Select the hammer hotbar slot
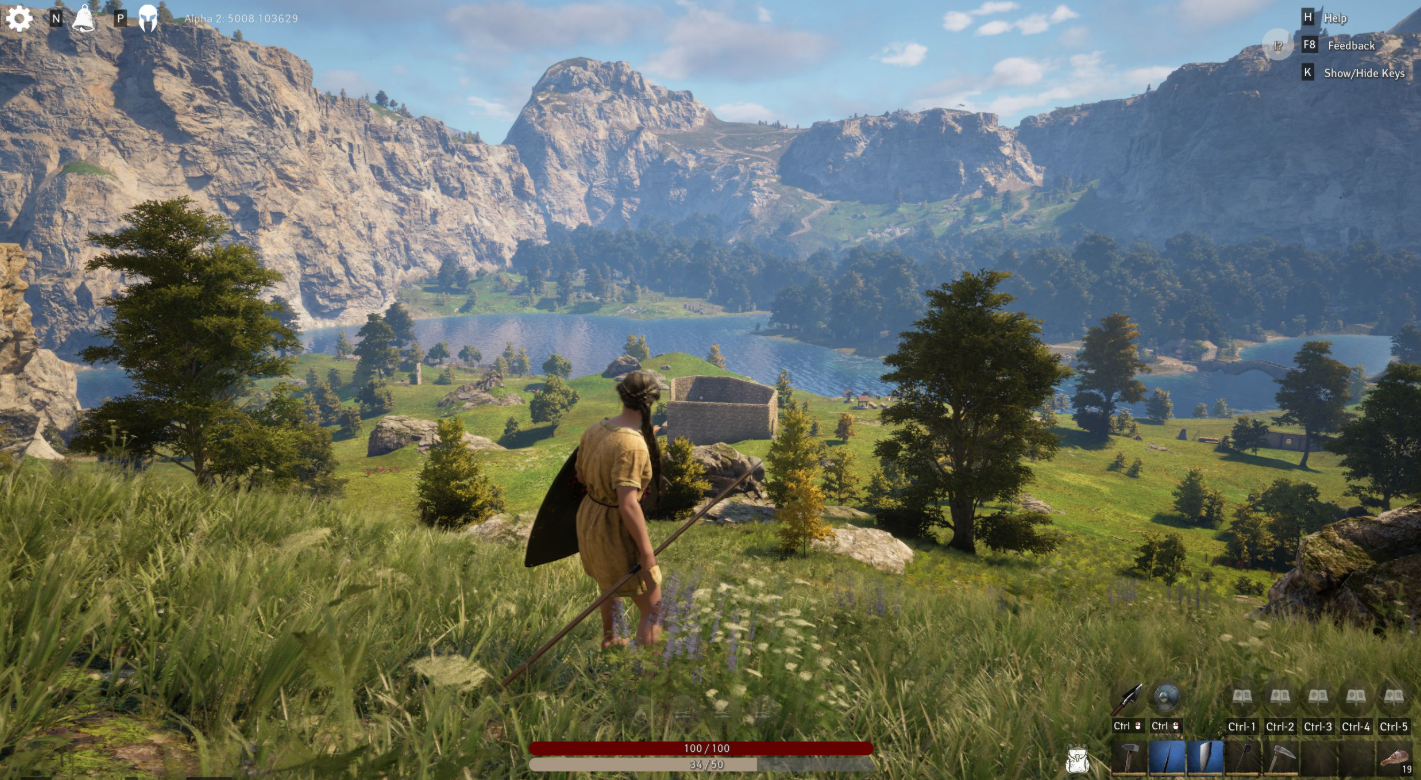 point(1129,757)
